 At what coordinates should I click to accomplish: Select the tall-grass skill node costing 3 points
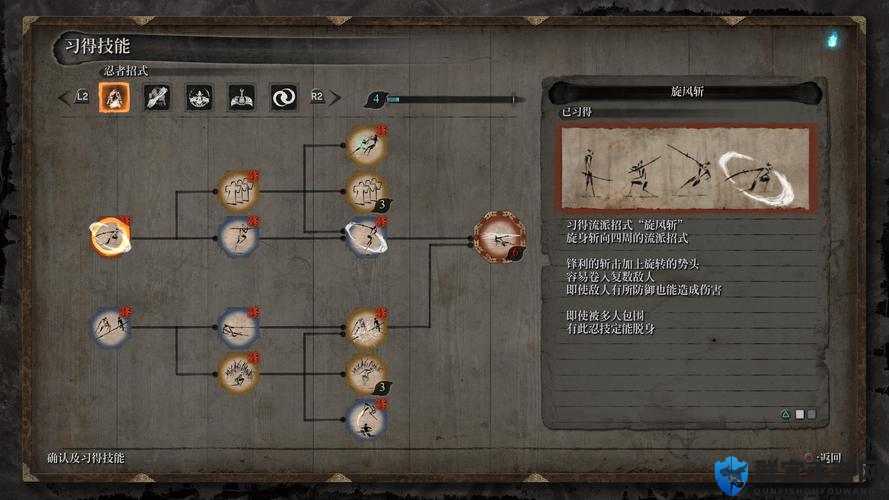366,373
